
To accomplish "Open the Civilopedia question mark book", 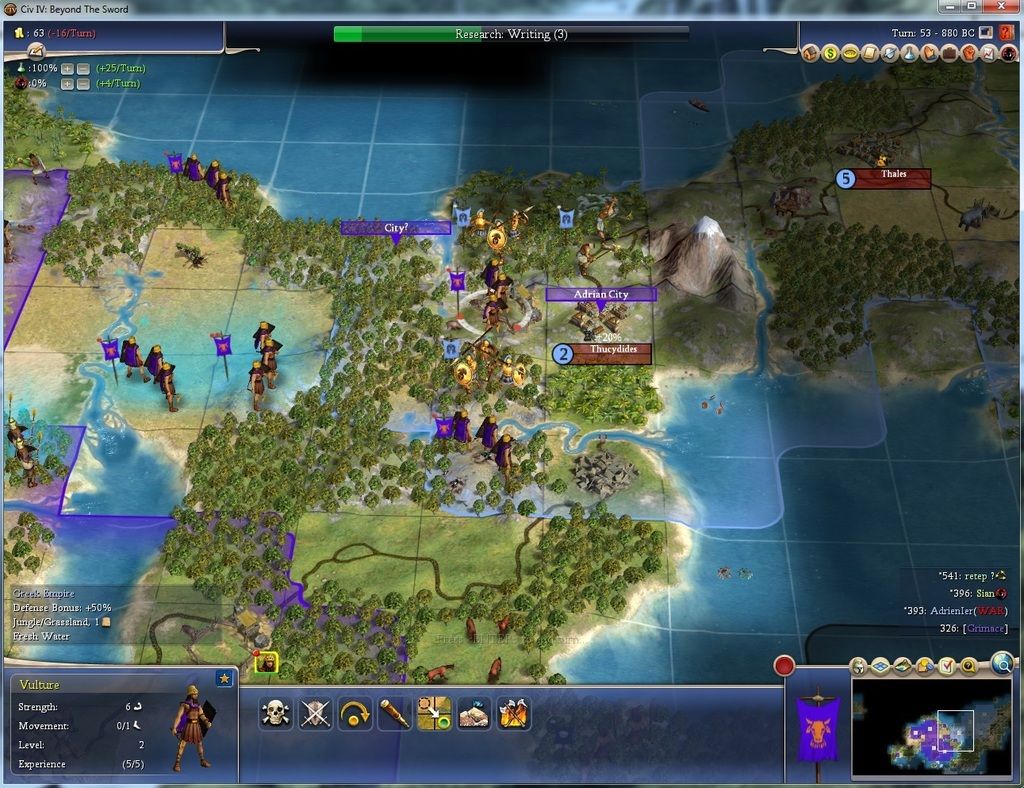I will pos(1006,33).
